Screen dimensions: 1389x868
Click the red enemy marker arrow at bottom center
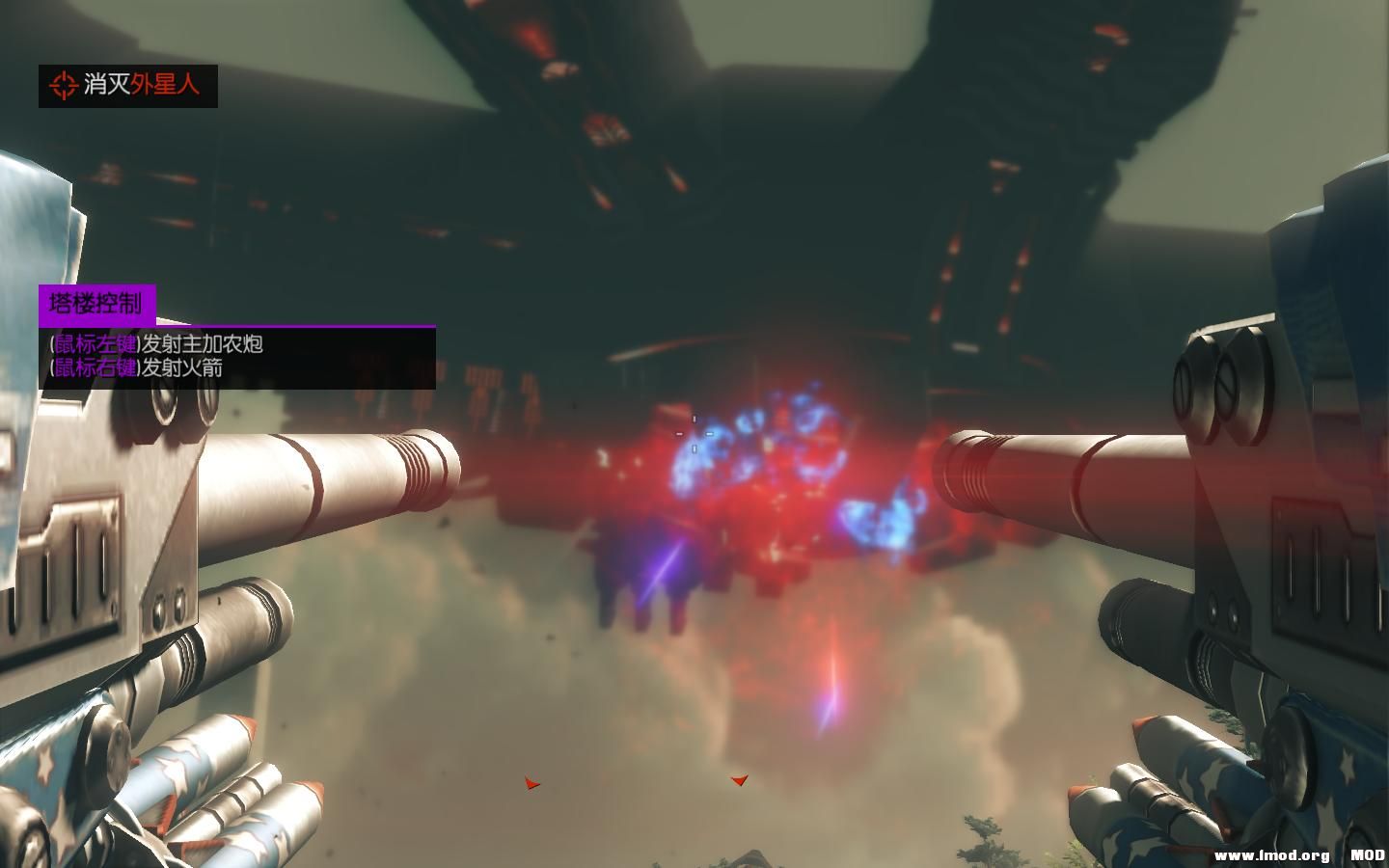click(739, 781)
